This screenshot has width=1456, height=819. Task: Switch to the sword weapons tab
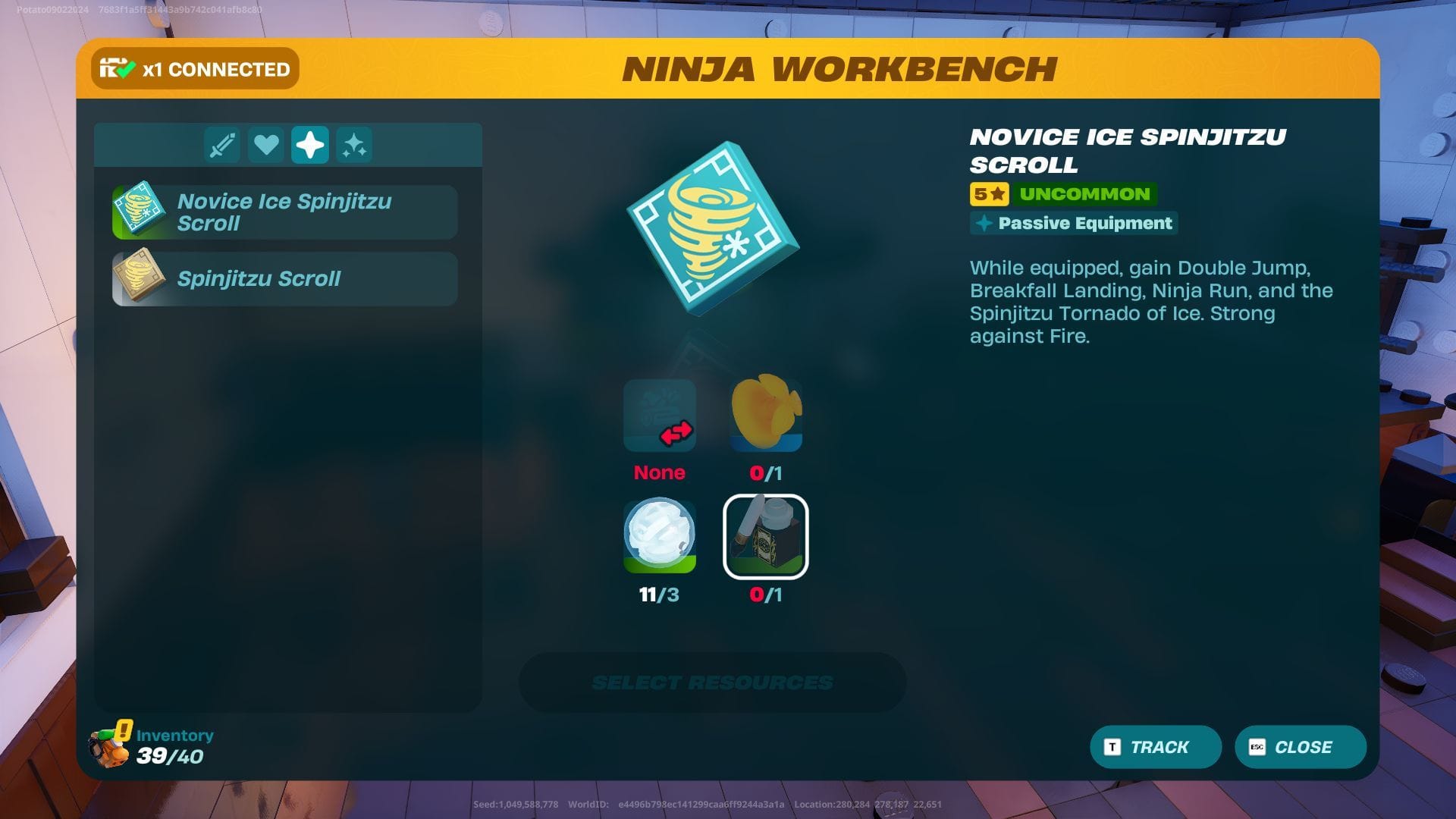(x=222, y=145)
